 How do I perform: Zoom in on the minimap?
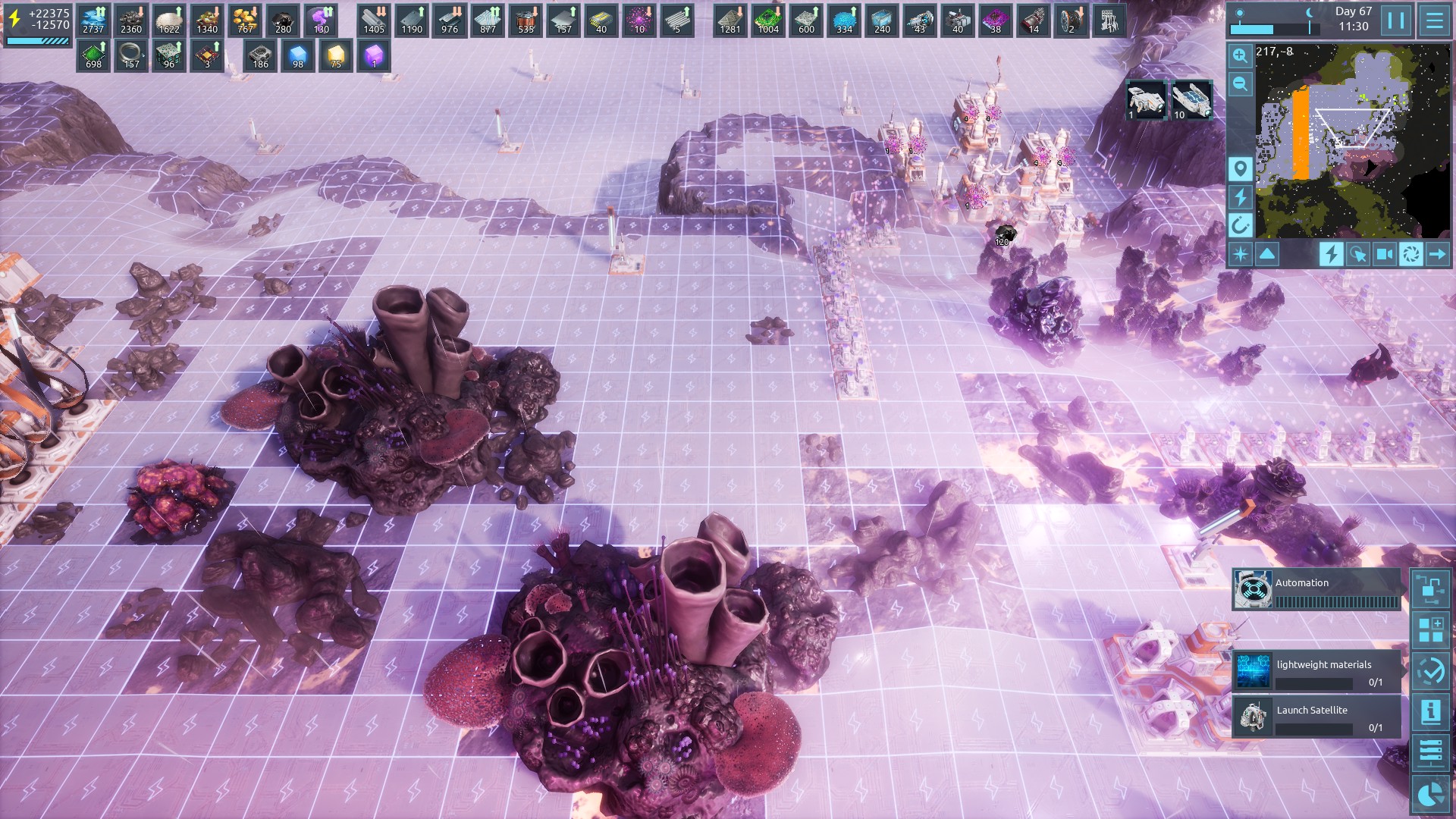click(x=1240, y=55)
